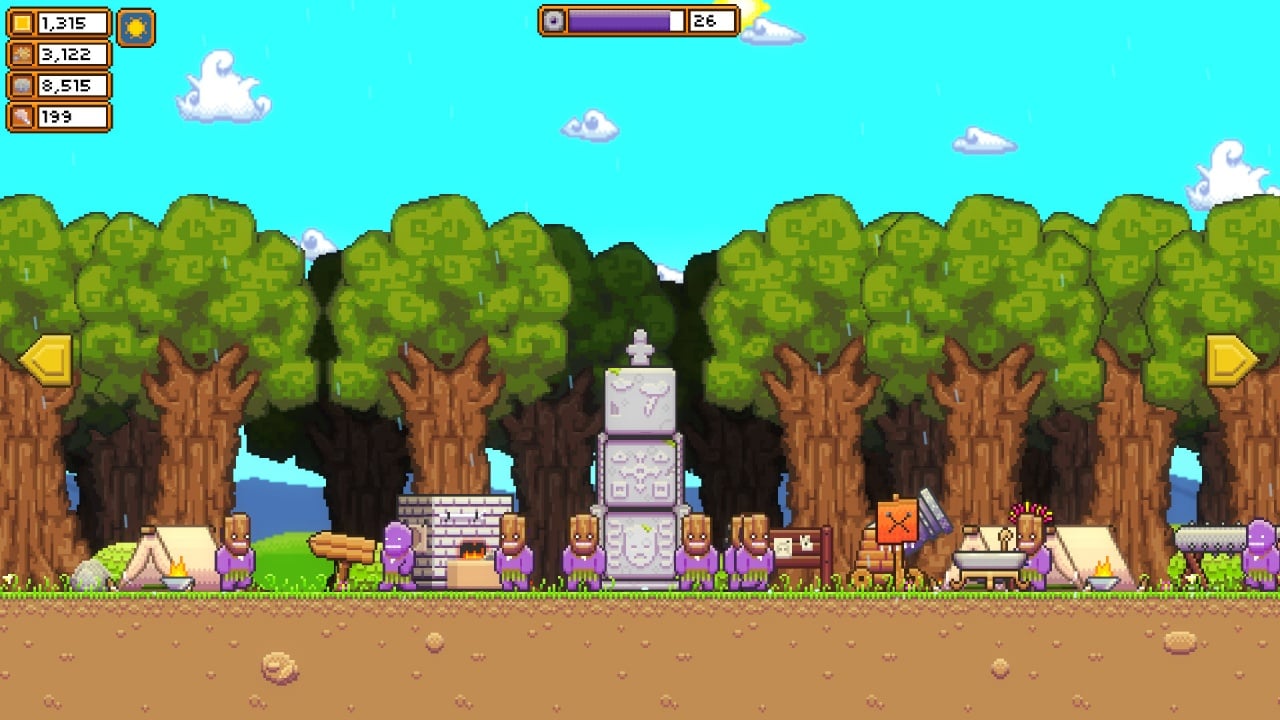Click the yellow right scroll arrow

(1231, 360)
